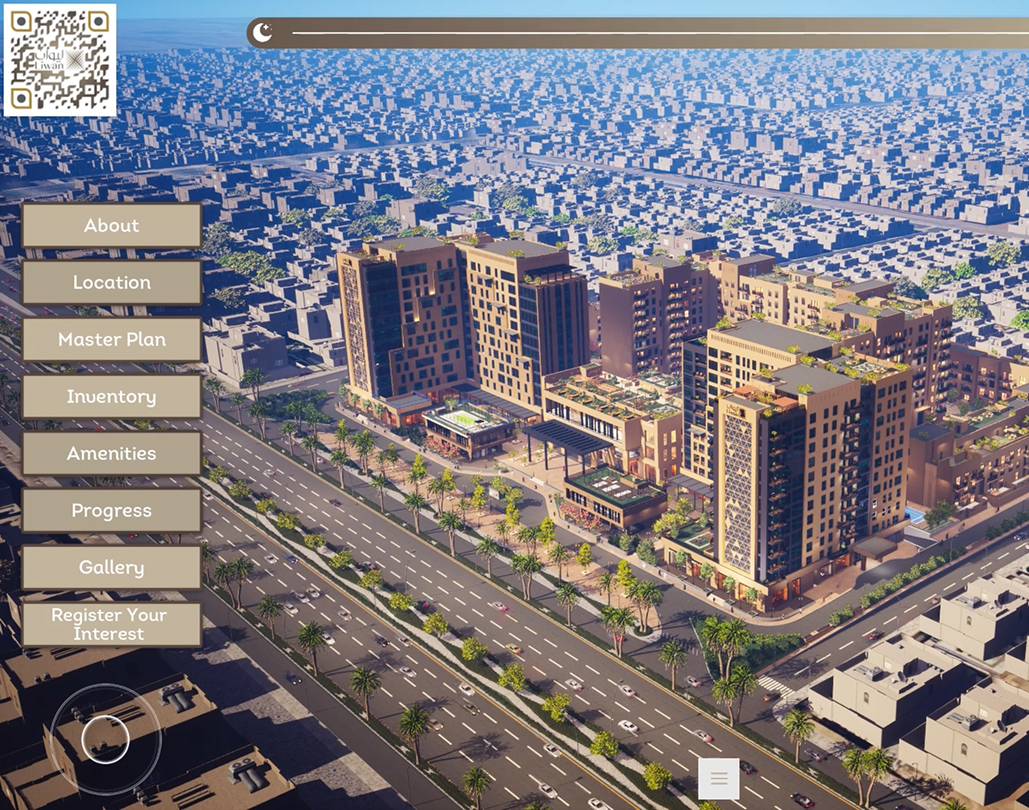Show the Location view

point(112,283)
